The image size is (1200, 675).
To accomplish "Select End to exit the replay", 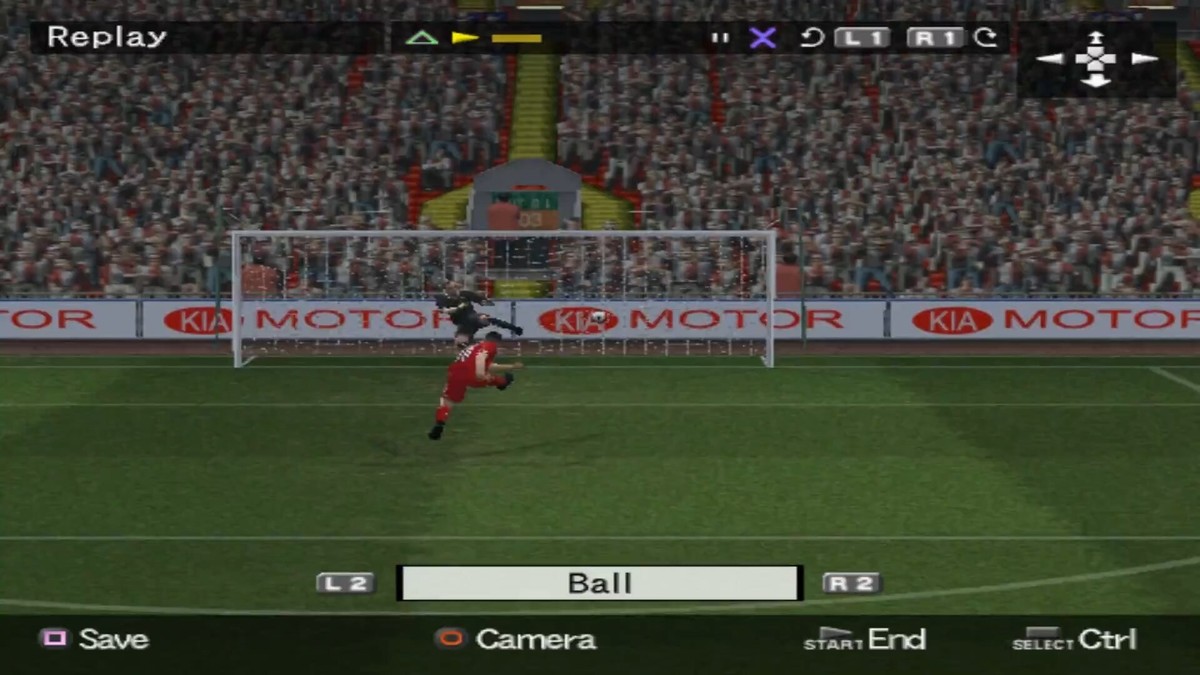I will coord(866,639).
